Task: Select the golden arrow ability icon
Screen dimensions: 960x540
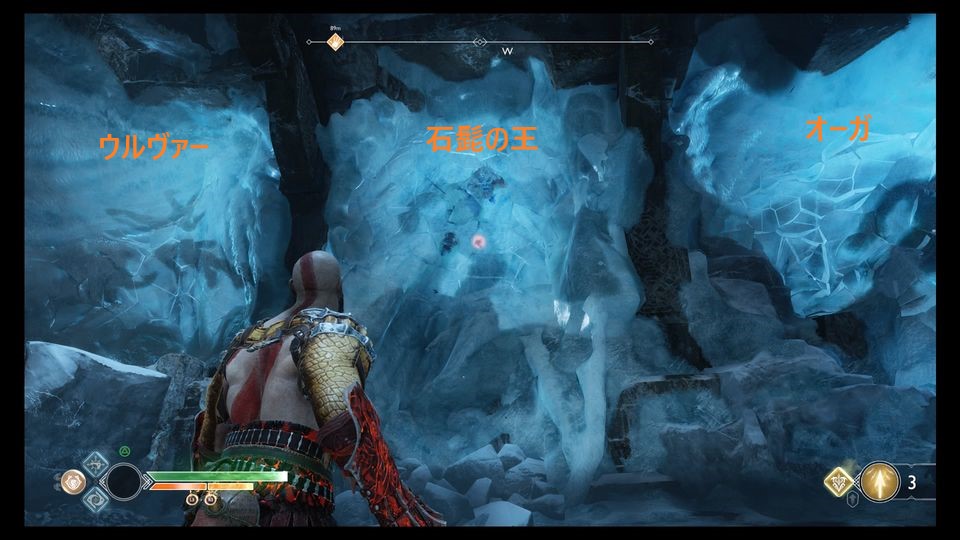Action: tap(880, 481)
